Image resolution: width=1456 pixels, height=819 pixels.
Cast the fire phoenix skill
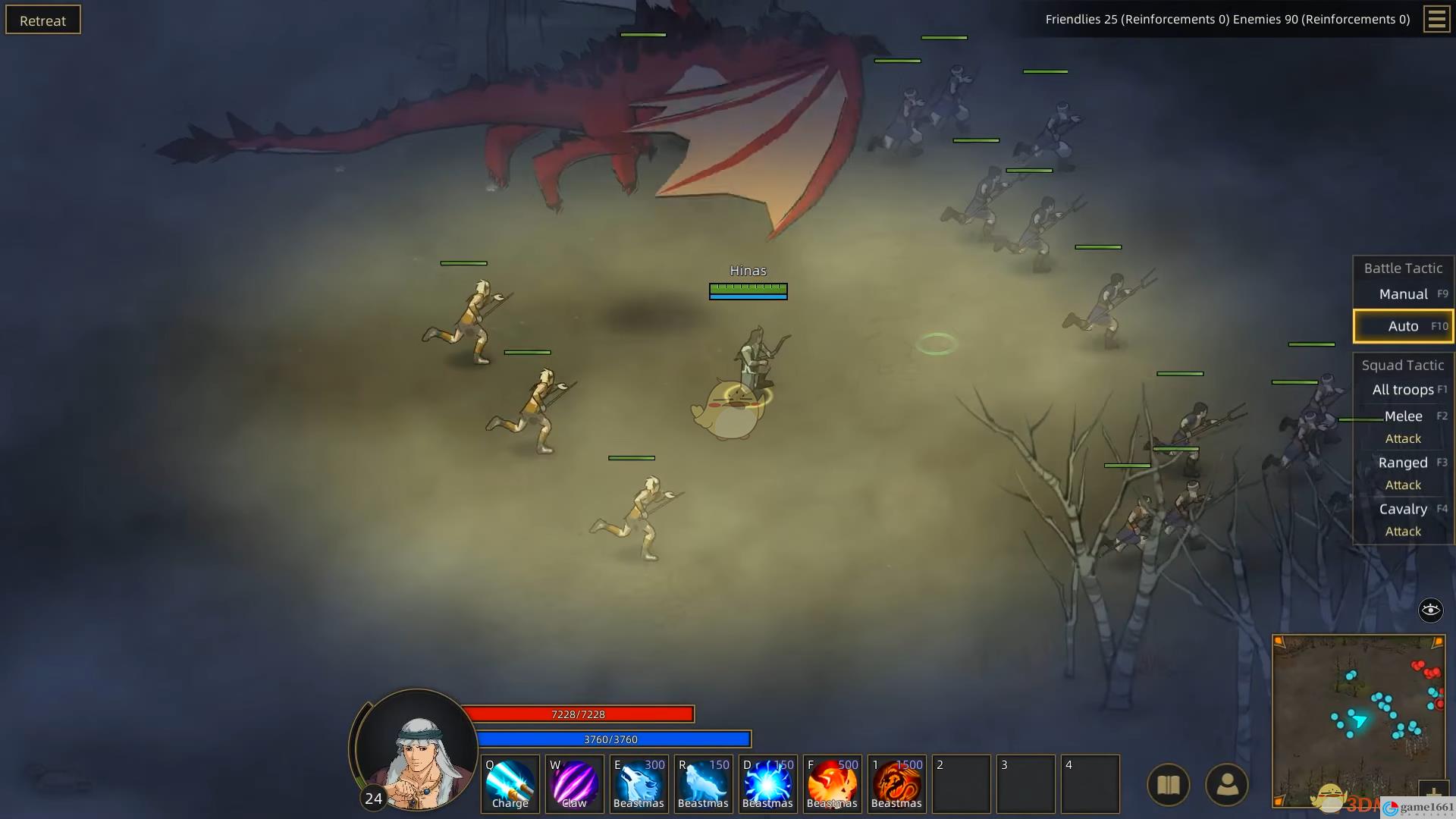[832, 784]
